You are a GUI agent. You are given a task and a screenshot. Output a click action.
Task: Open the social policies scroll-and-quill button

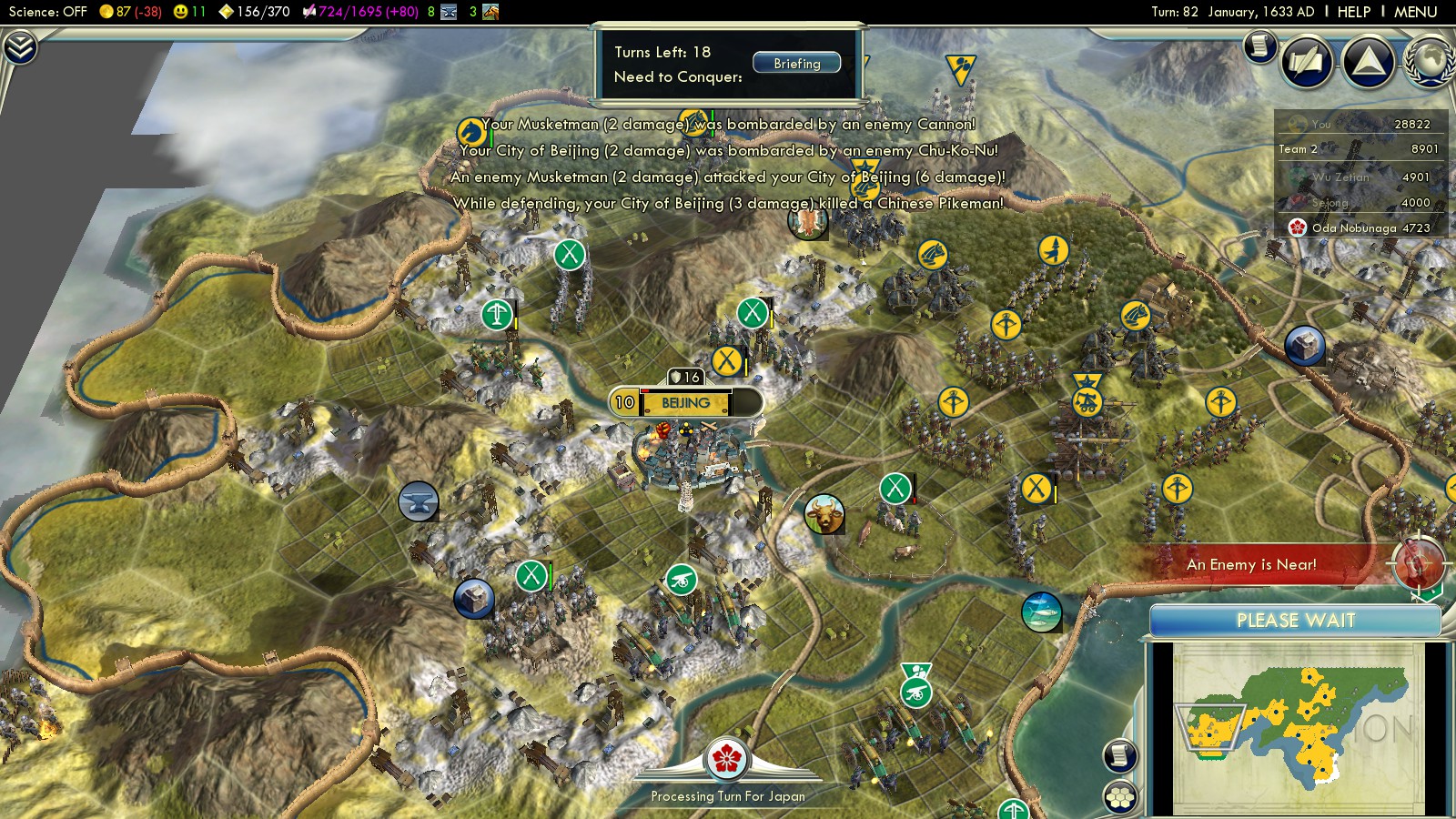click(1307, 62)
